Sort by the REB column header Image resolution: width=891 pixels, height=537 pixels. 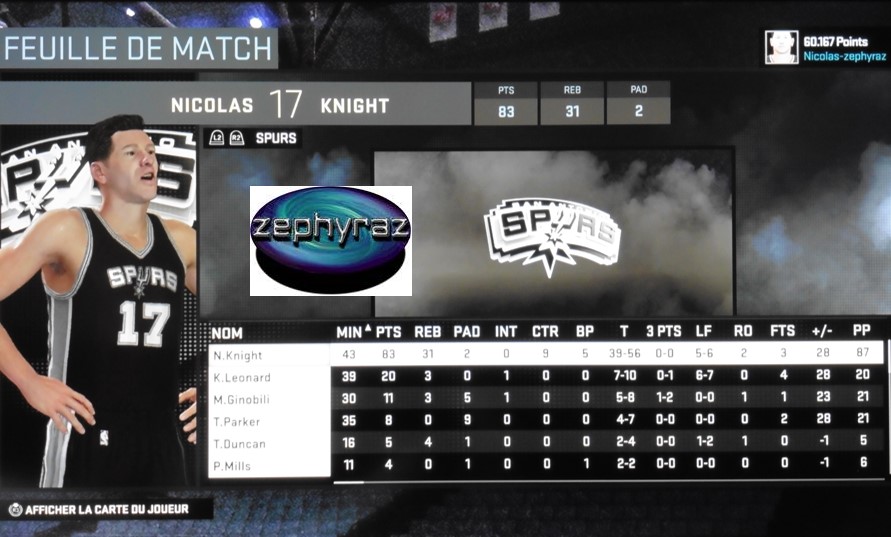point(428,332)
